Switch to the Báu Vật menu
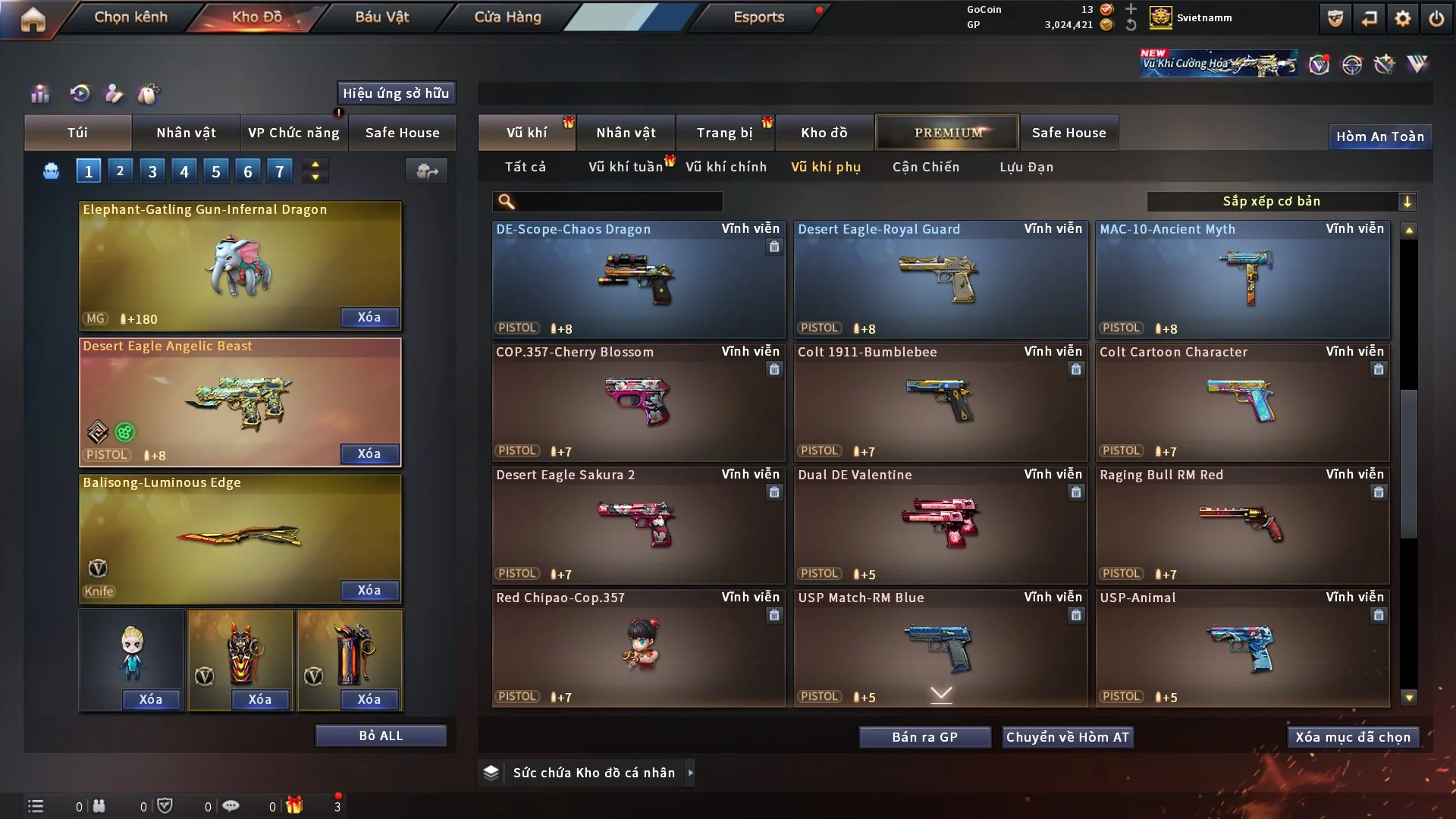 tap(381, 17)
